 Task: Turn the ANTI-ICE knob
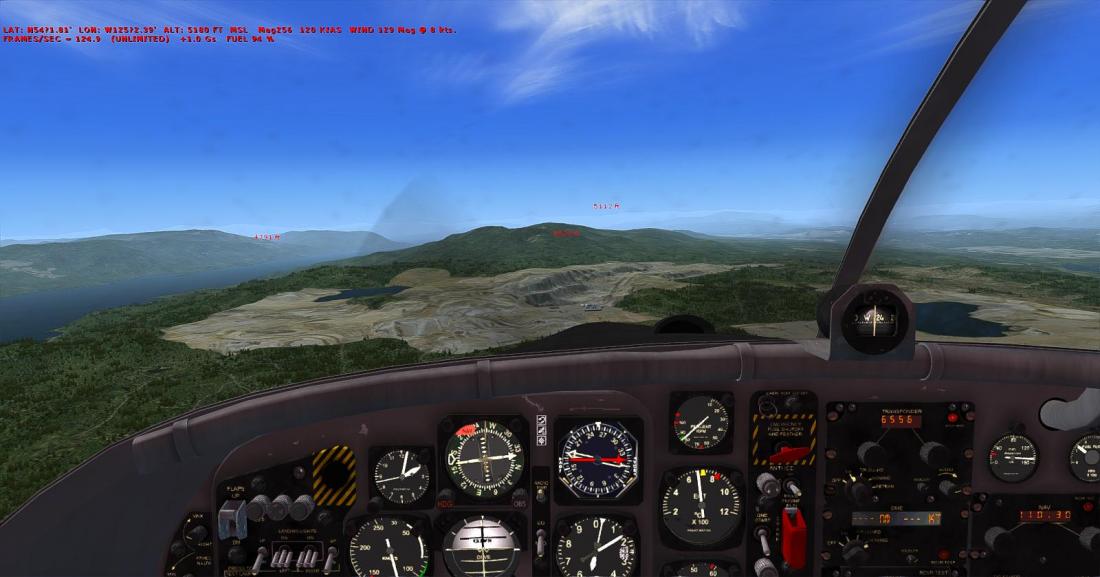(x=768, y=485)
